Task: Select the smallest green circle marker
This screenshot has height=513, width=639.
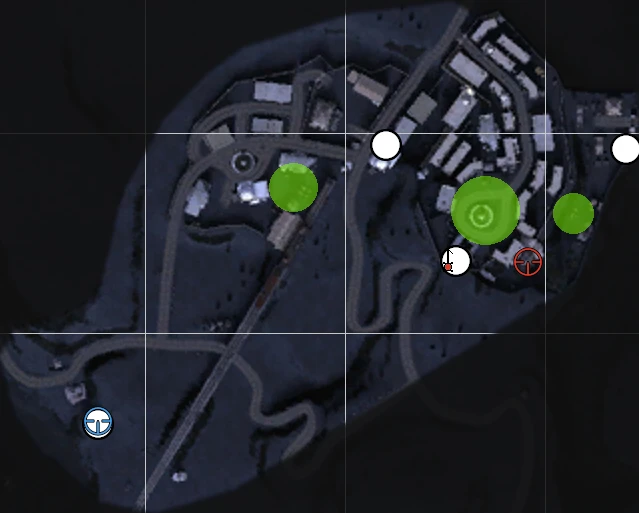Action: (x=573, y=213)
